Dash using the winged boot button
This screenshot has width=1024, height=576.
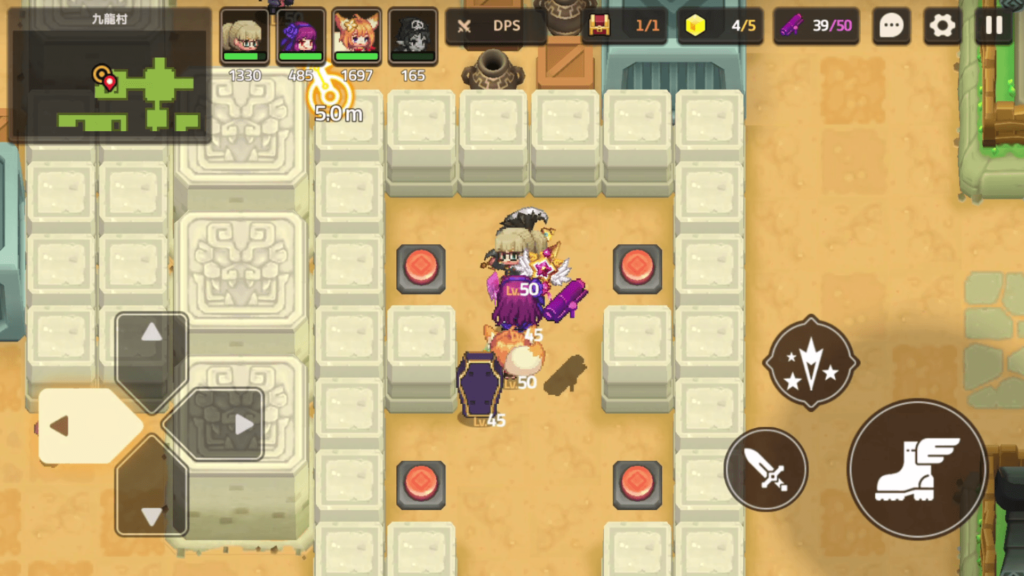click(x=917, y=469)
